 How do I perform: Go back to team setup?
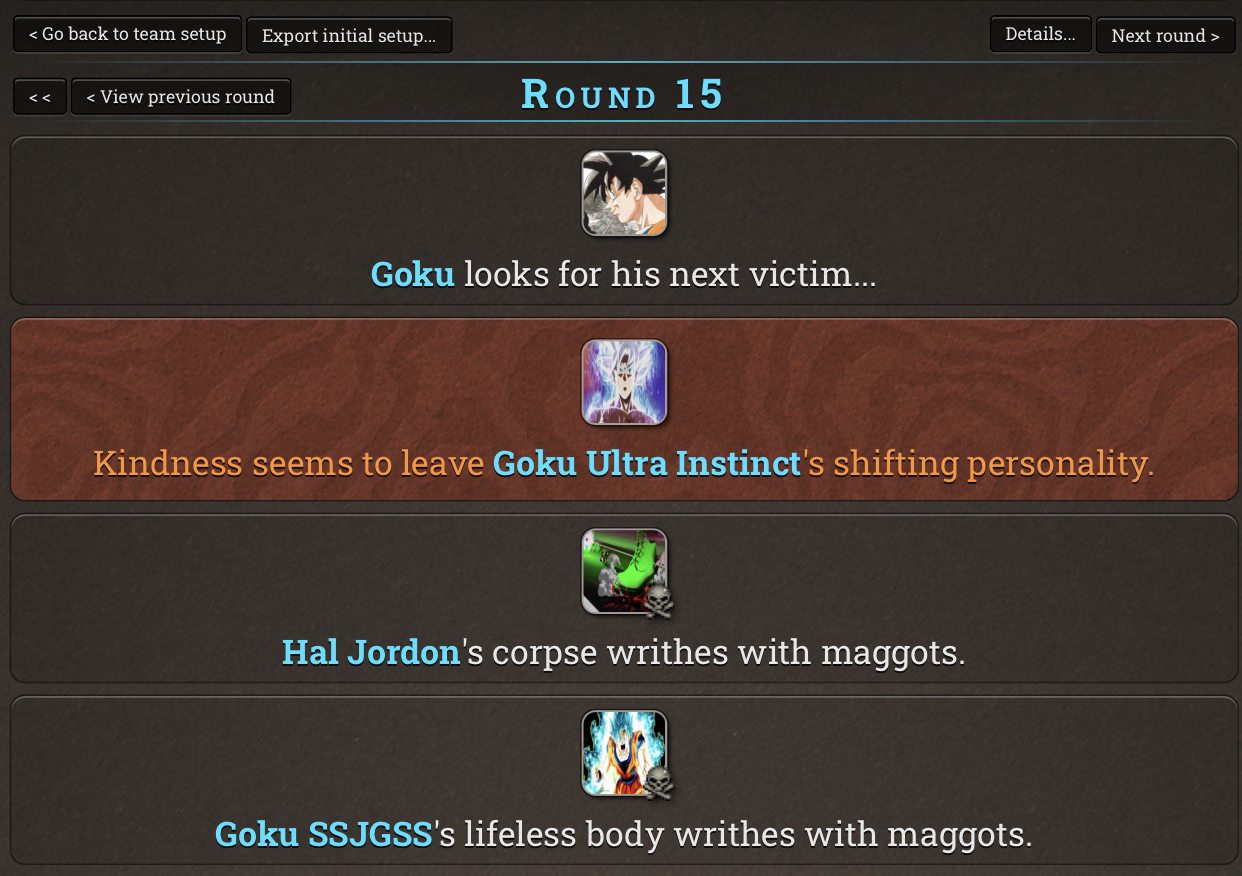[127, 34]
